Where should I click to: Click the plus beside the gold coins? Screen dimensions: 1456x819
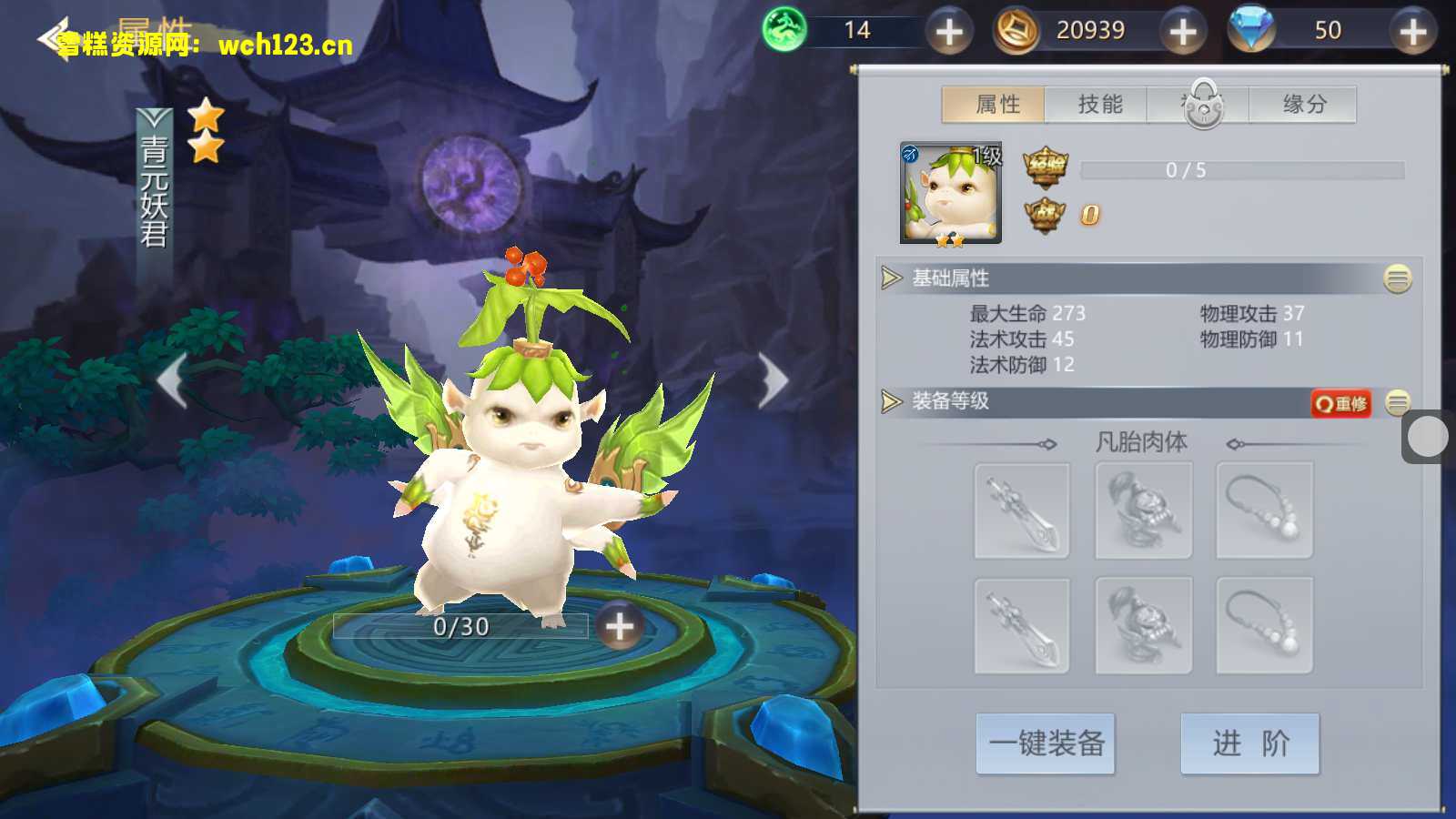click(x=1183, y=30)
